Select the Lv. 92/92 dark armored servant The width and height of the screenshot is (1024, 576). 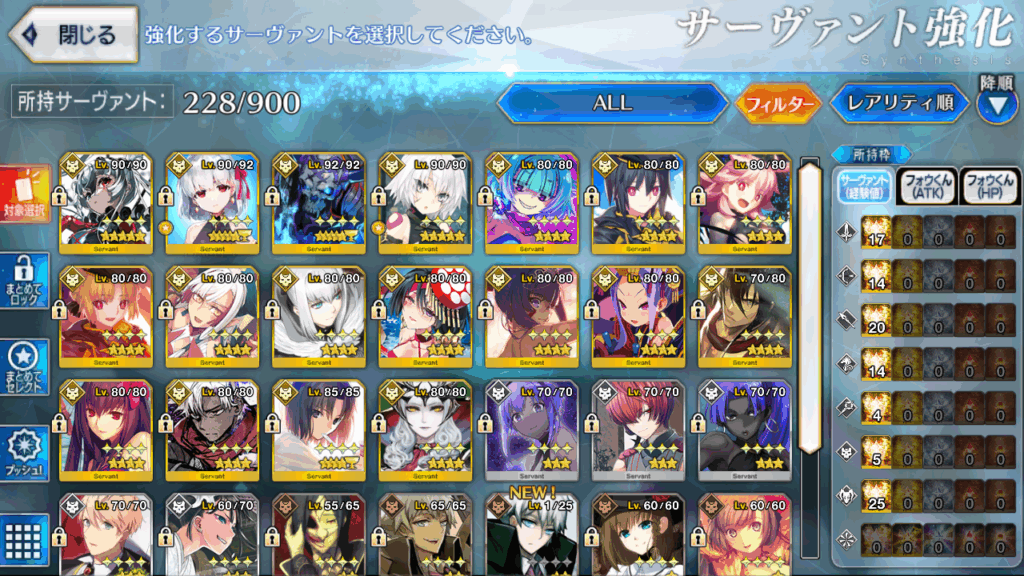click(x=318, y=205)
